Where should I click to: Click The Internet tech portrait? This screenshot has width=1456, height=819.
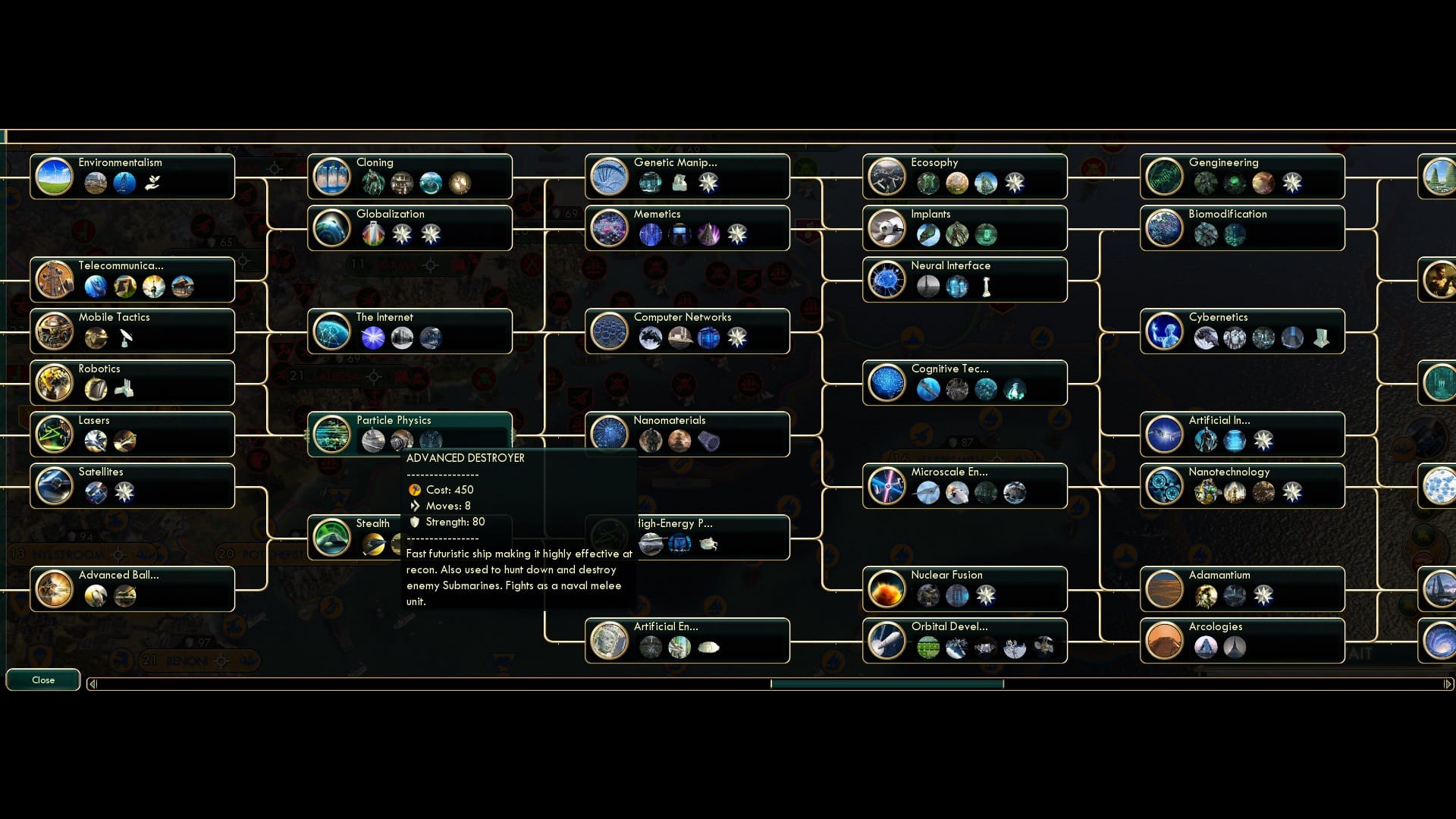pos(331,331)
